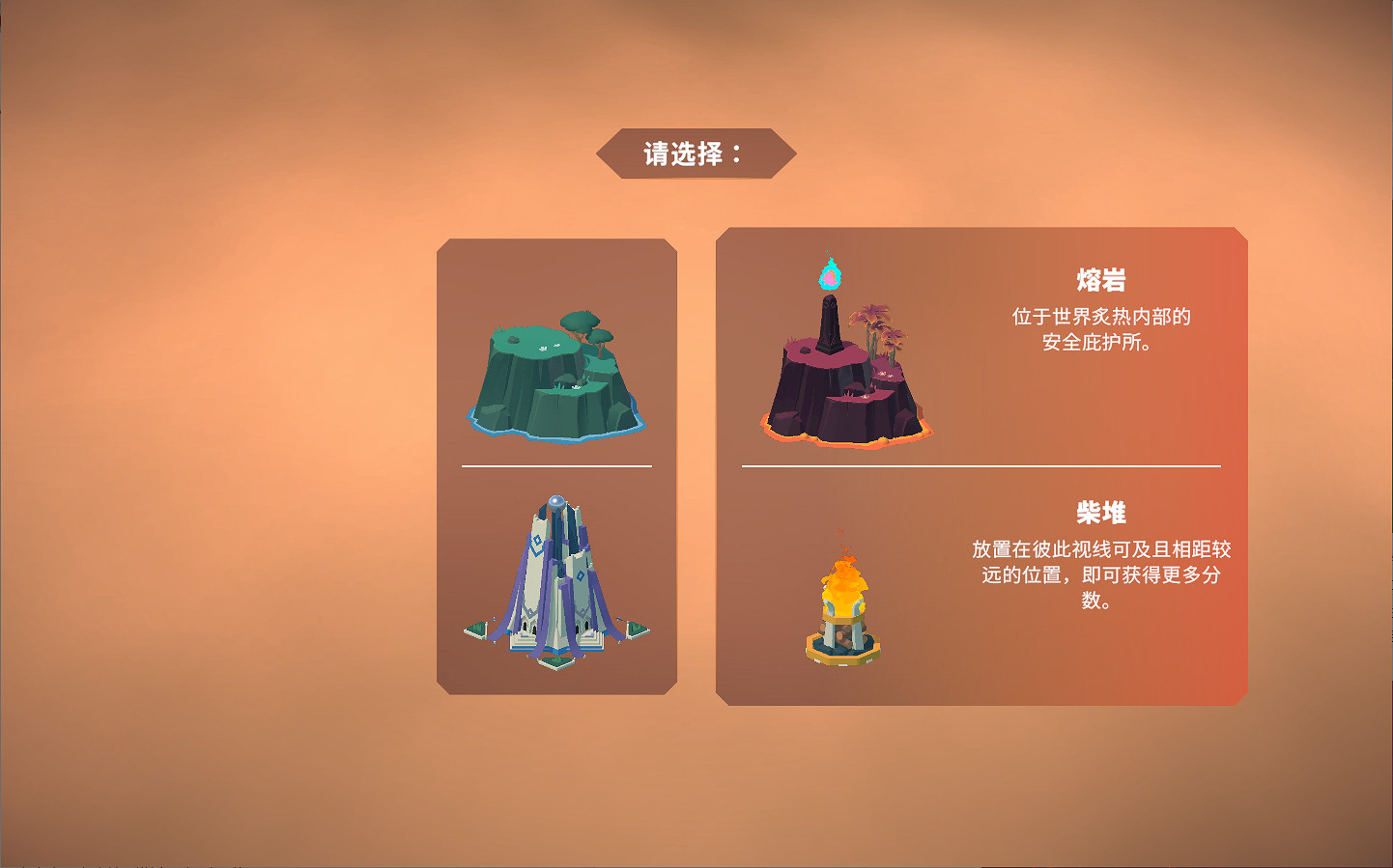Image resolution: width=1393 pixels, height=868 pixels.
Task: Select the 请选择 header banner
Action: pos(697,150)
